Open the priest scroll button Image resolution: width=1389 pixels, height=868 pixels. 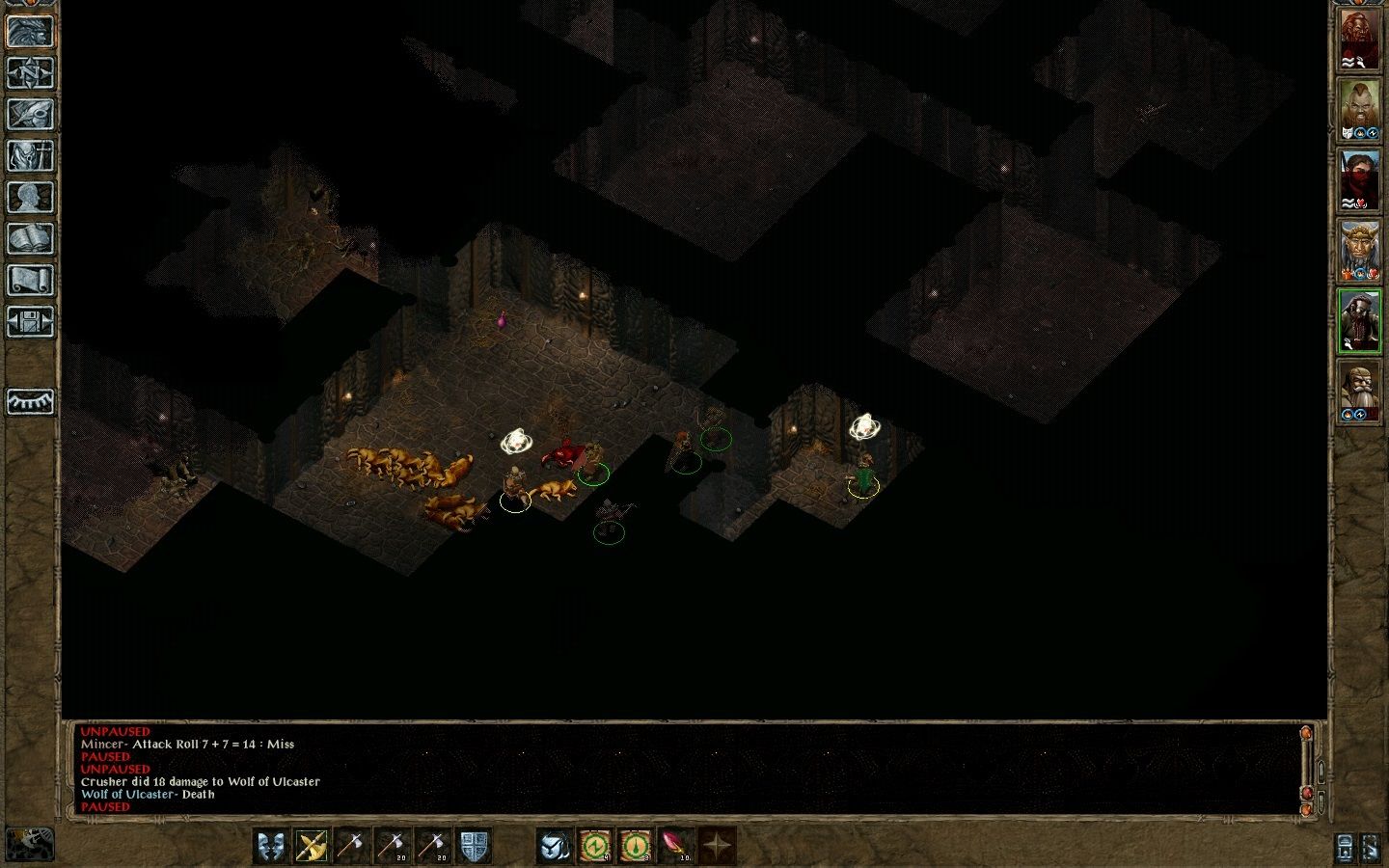(30, 280)
